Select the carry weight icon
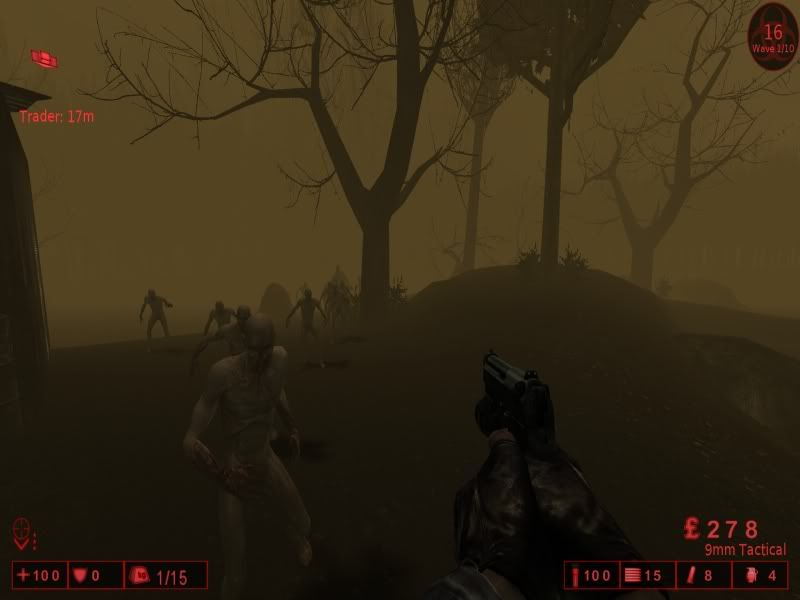The height and width of the screenshot is (600, 800). click(139, 576)
